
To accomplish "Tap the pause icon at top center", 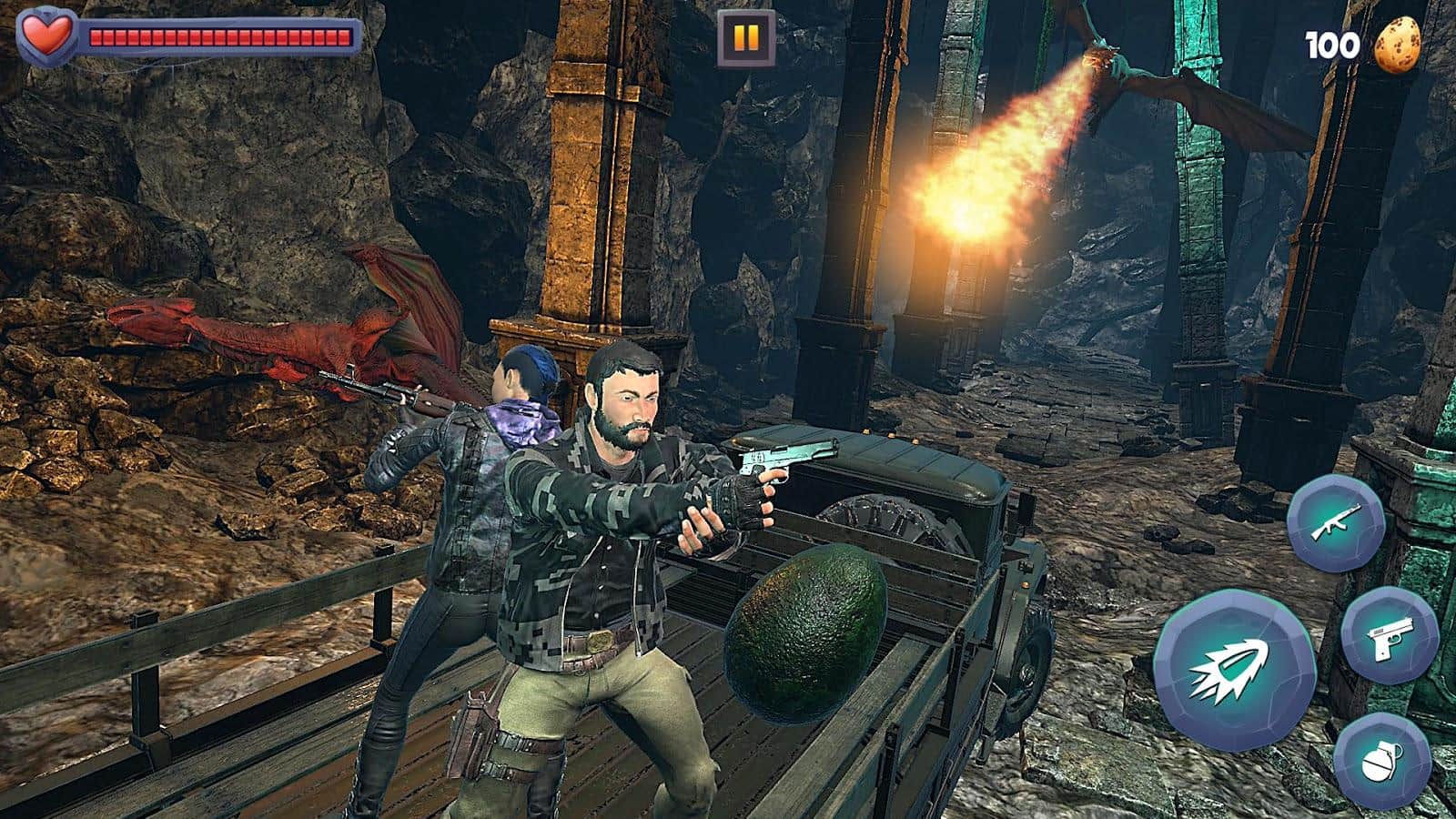I will [743, 38].
